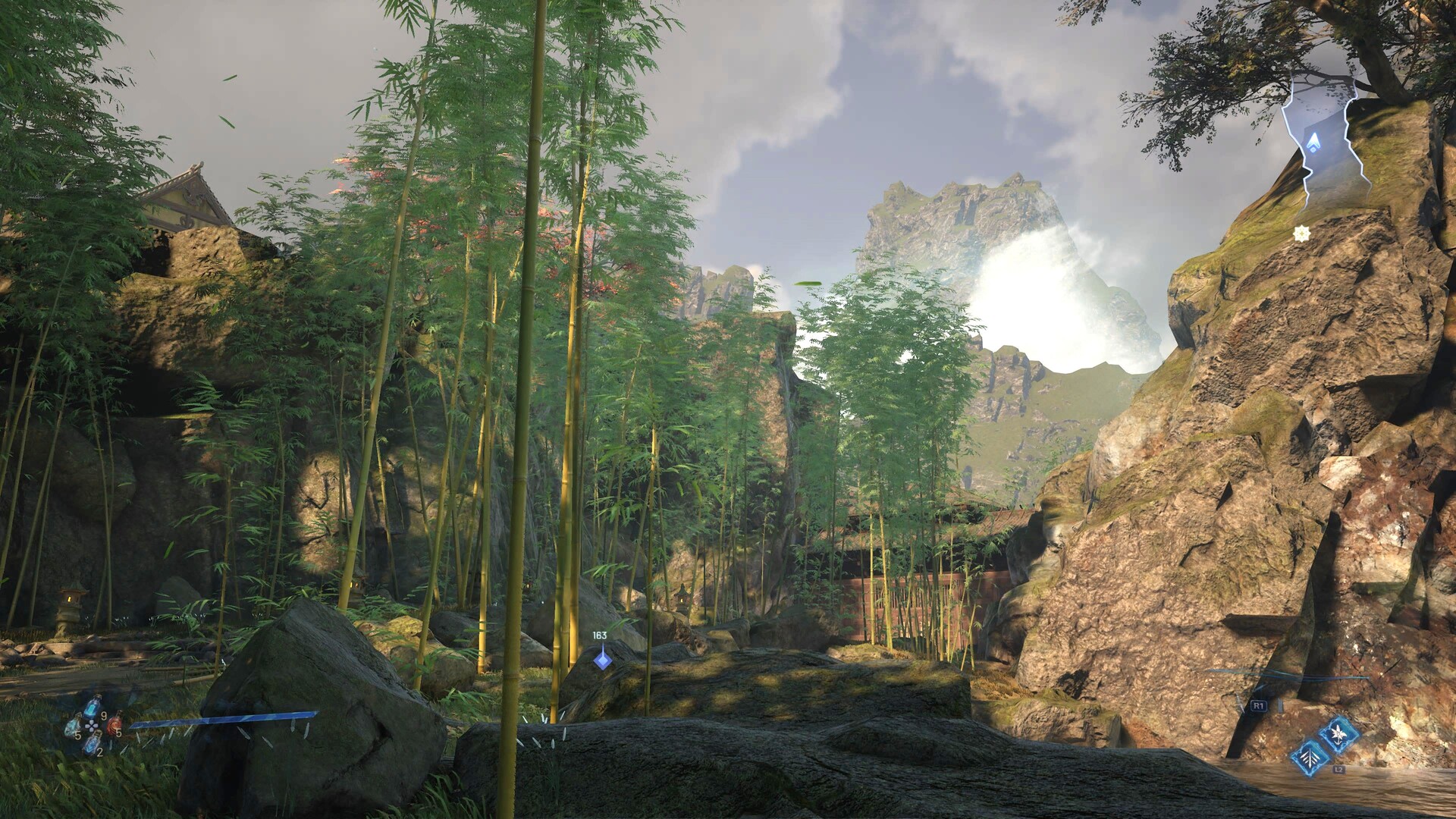Screen dimensions: 1456x819
Task: Click the white star marker below the minimap
Action: 1301,234
